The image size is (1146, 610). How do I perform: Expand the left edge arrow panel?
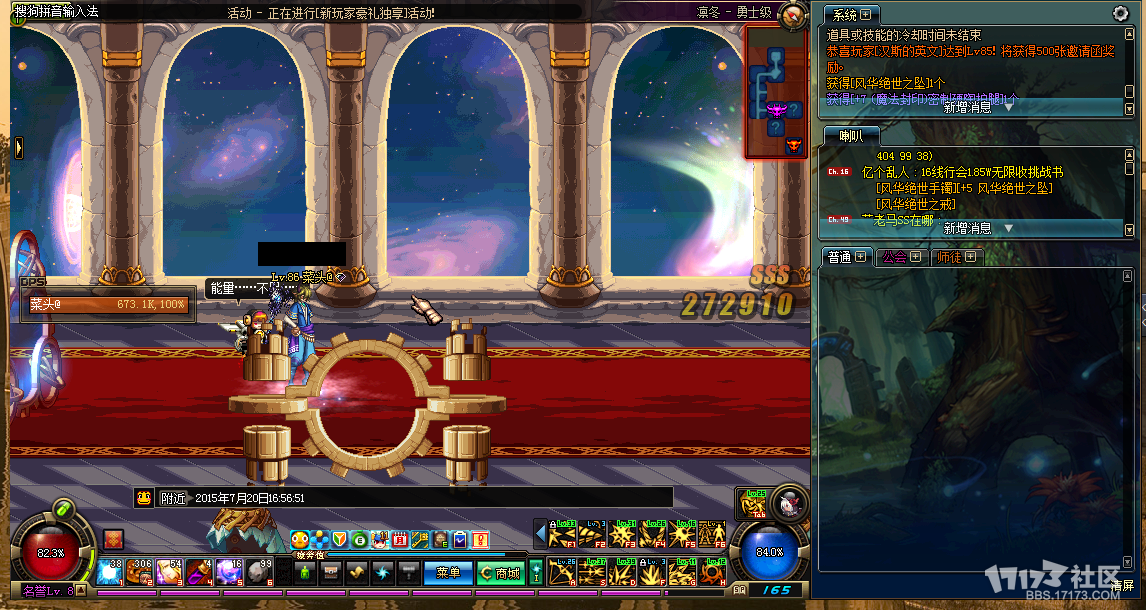pos(18,146)
